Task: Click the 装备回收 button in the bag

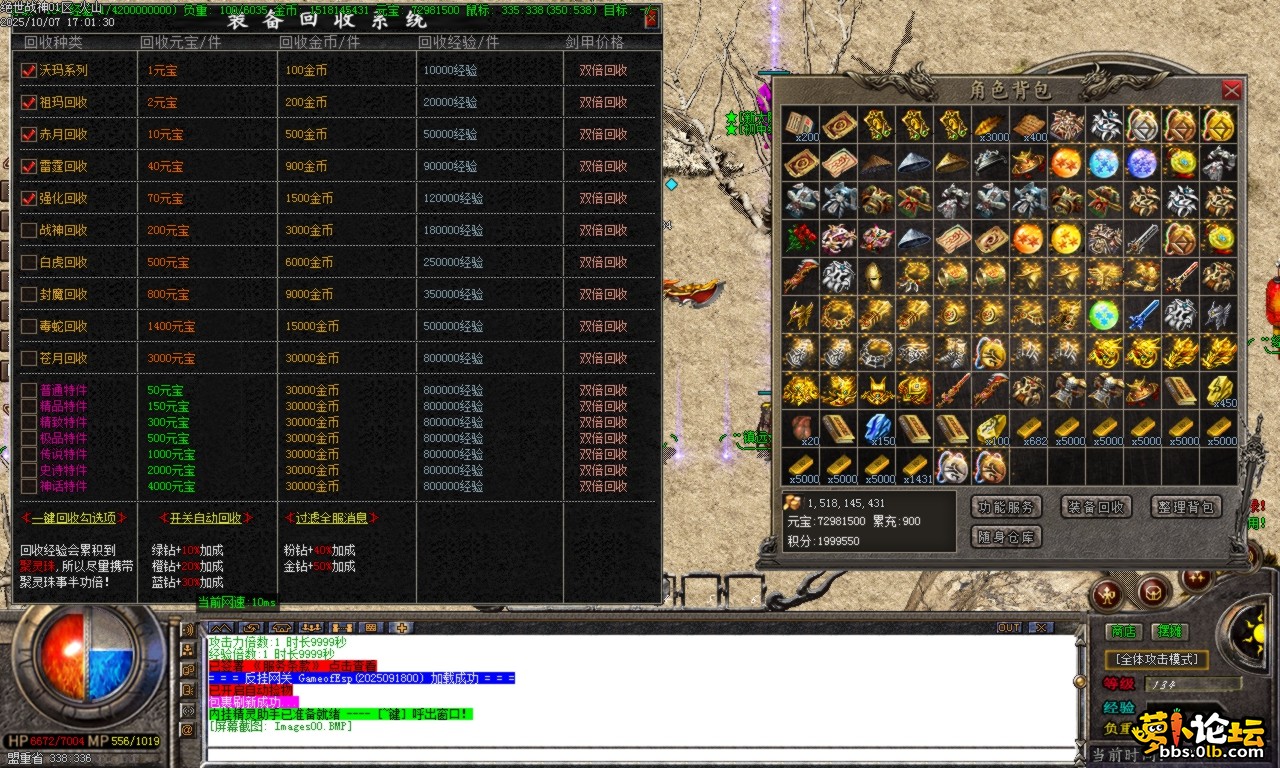Action: pos(1096,507)
